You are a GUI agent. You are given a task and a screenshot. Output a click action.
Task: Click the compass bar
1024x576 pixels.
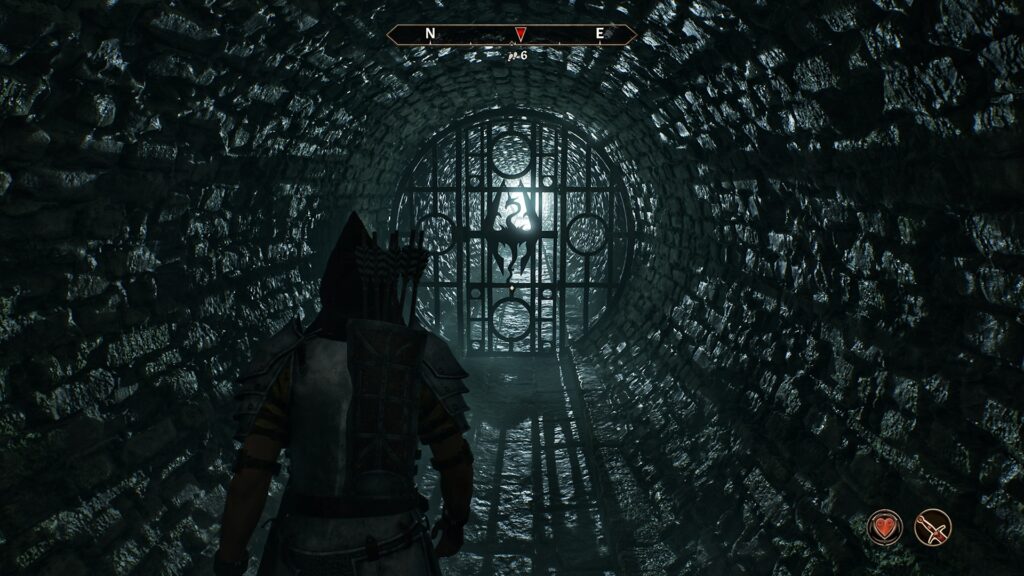[x=470, y=34]
